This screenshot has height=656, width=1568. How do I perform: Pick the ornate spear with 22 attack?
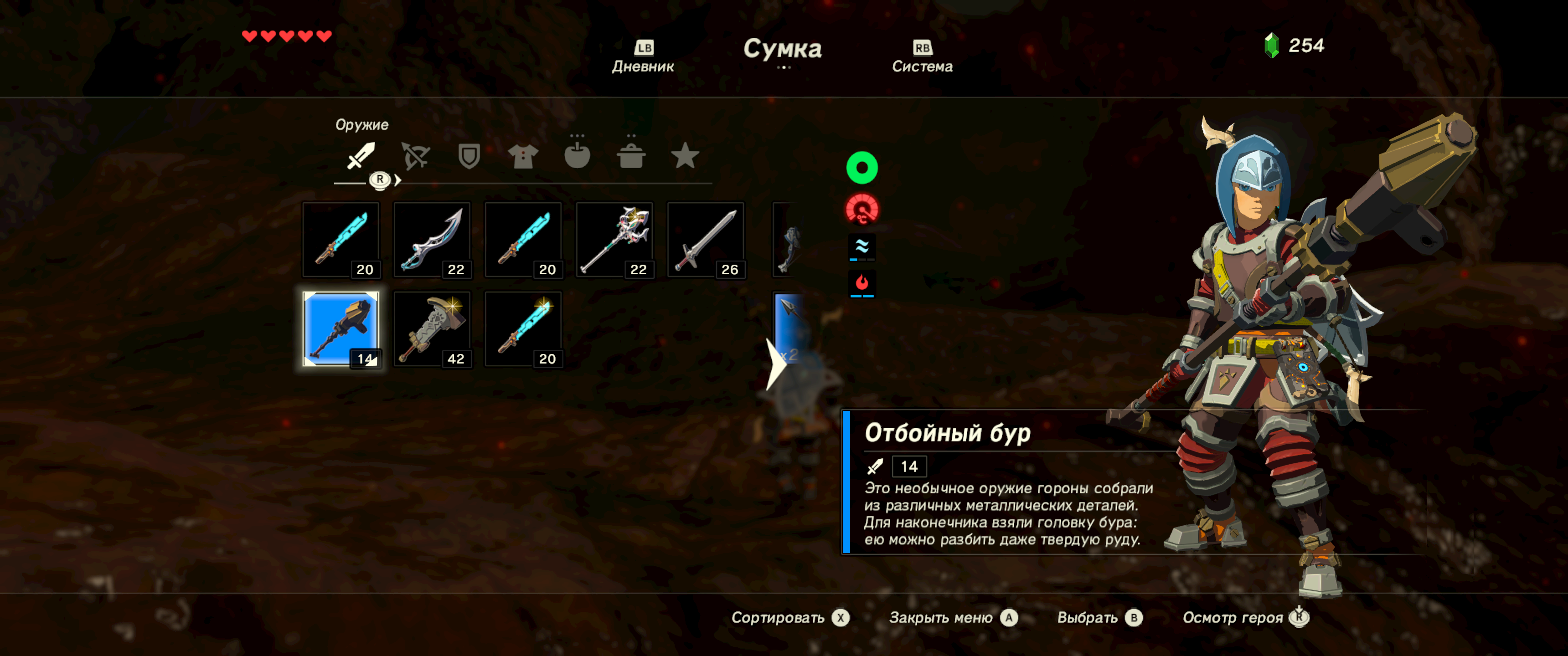click(x=615, y=240)
